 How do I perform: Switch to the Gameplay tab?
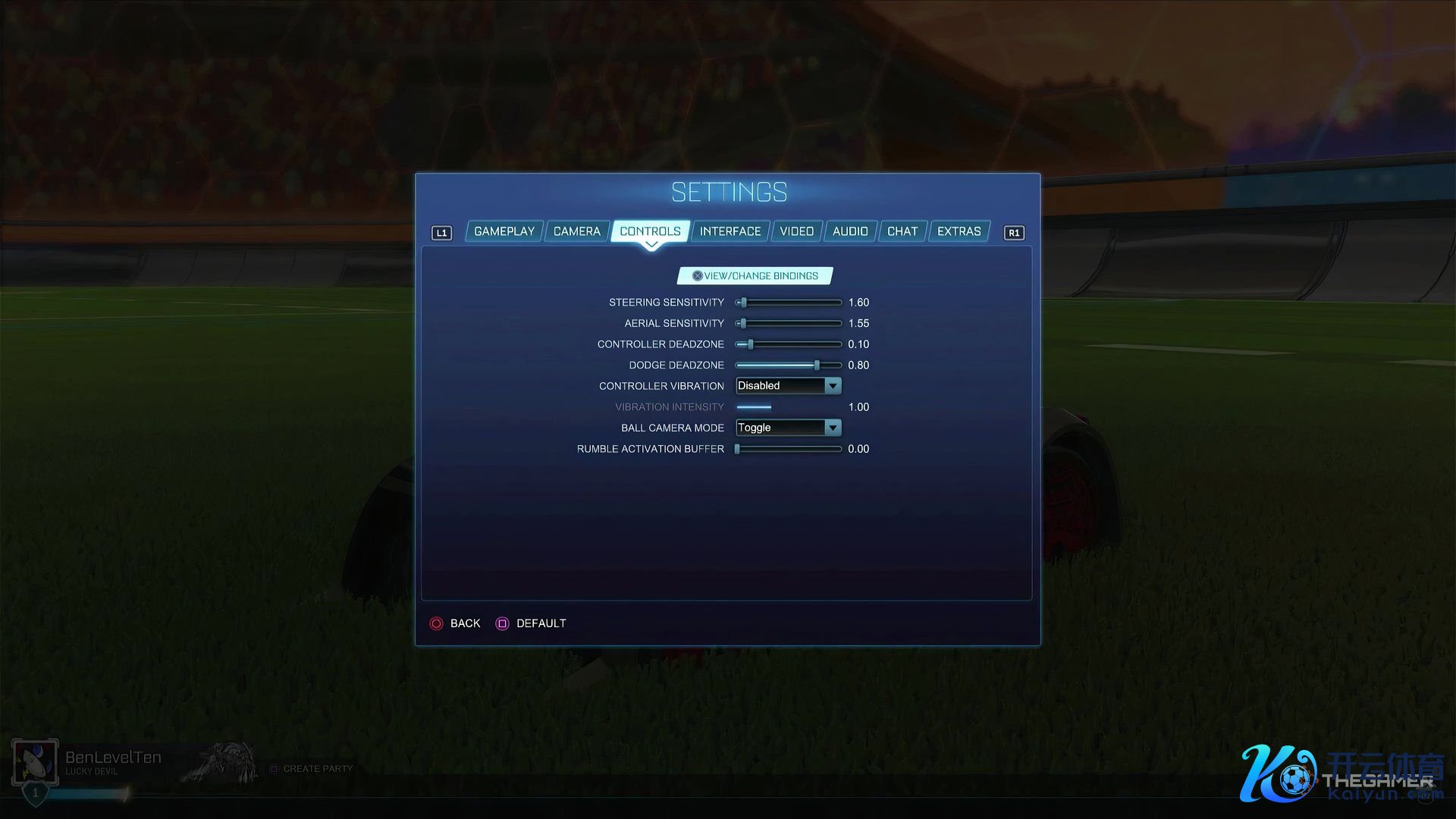point(504,231)
